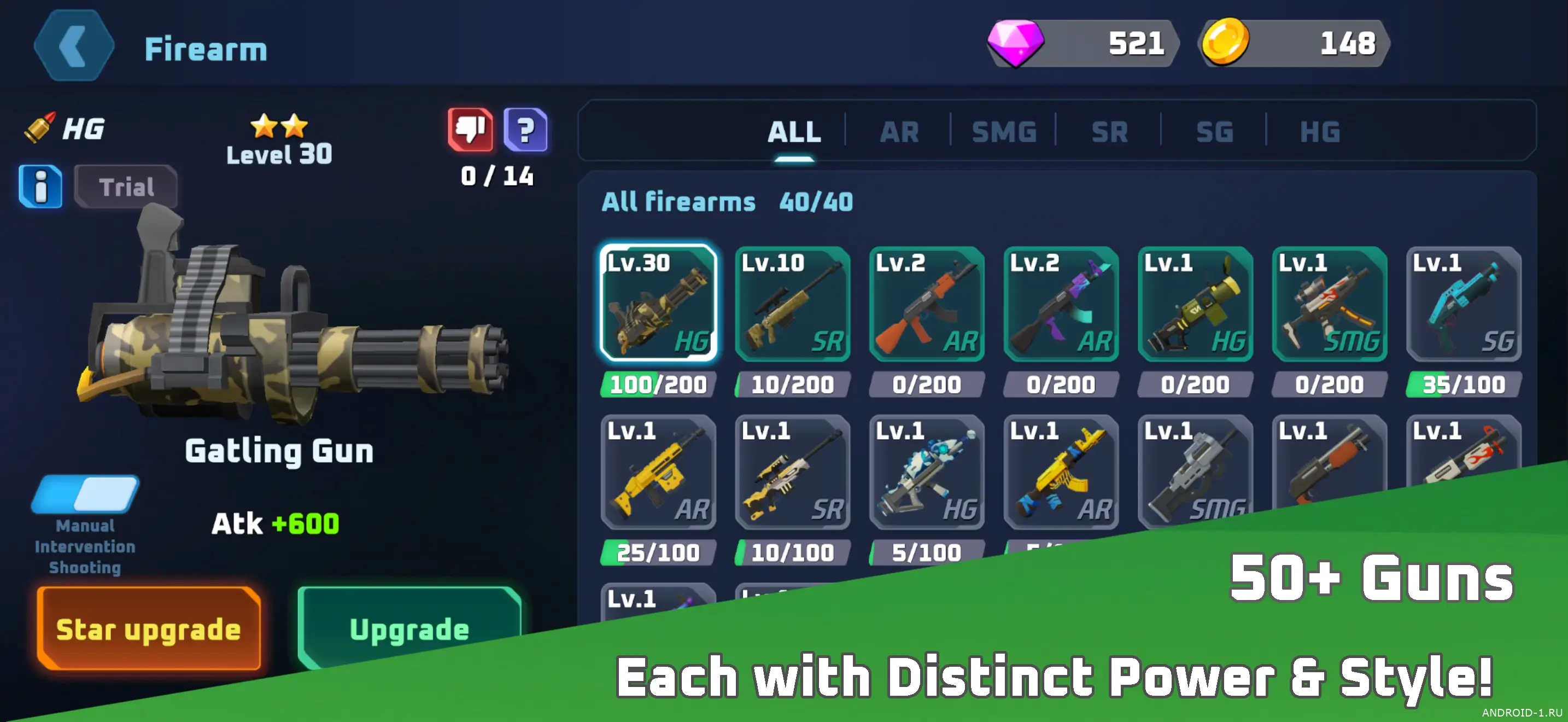1568x722 pixels.
Task: Open the blue info icon
Action: tap(40, 187)
